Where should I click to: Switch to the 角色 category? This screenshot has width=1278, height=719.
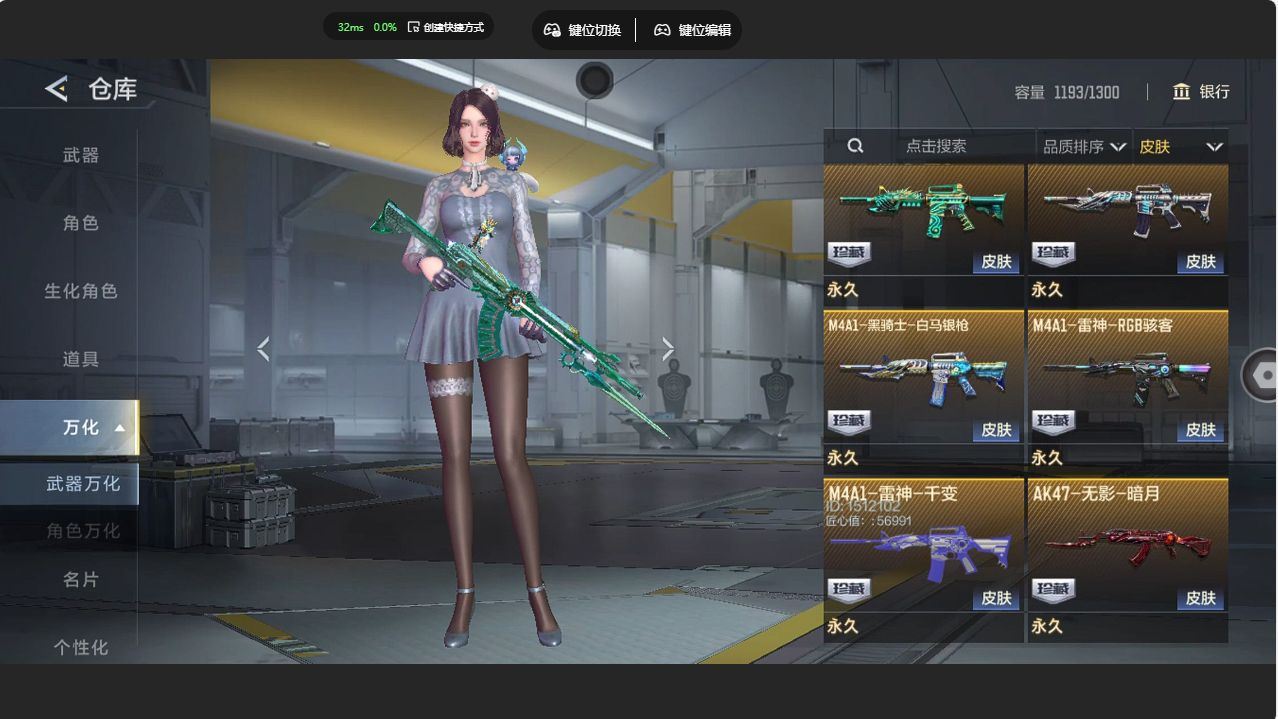tap(81, 223)
